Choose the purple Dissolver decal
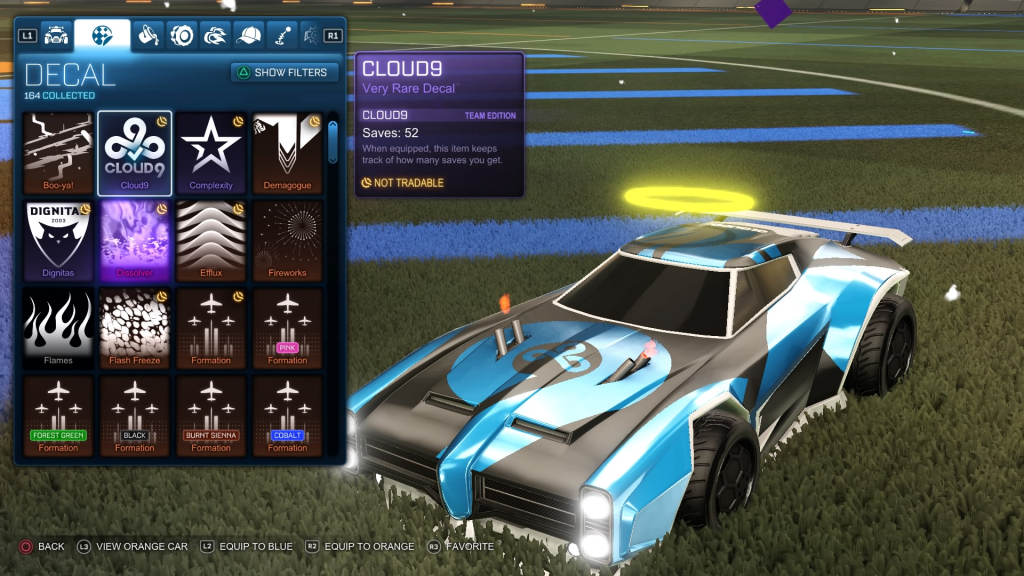The image size is (1024, 576). coord(135,239)
